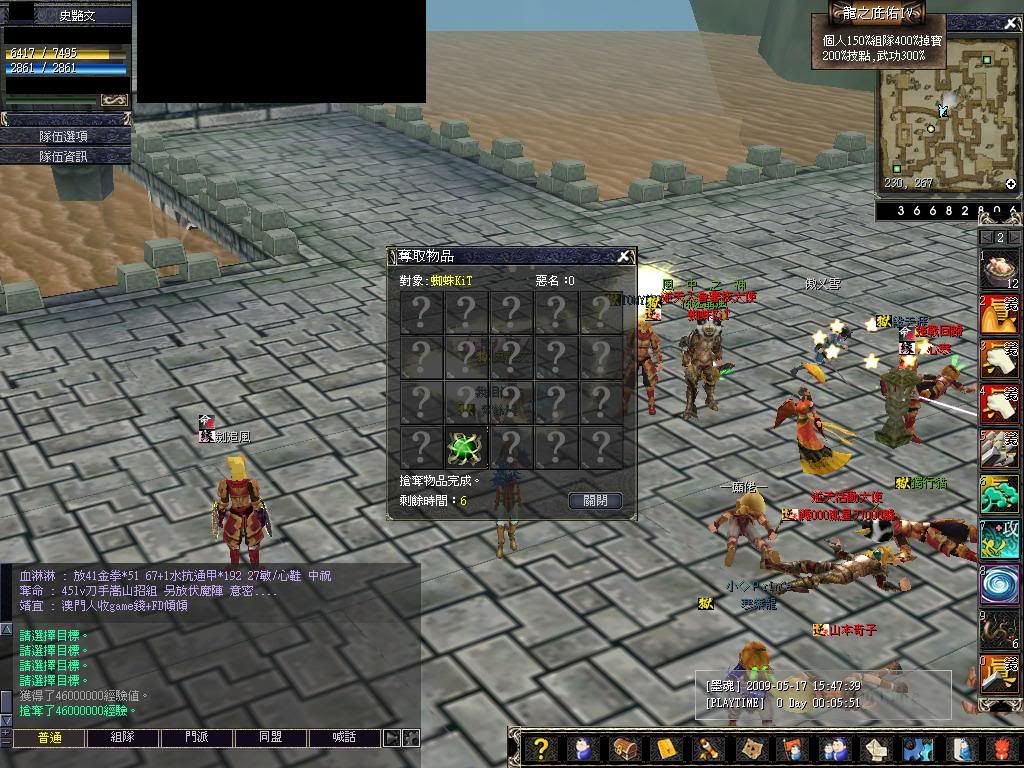Switch to the 門派 chat tab

[x=196, y=738]
